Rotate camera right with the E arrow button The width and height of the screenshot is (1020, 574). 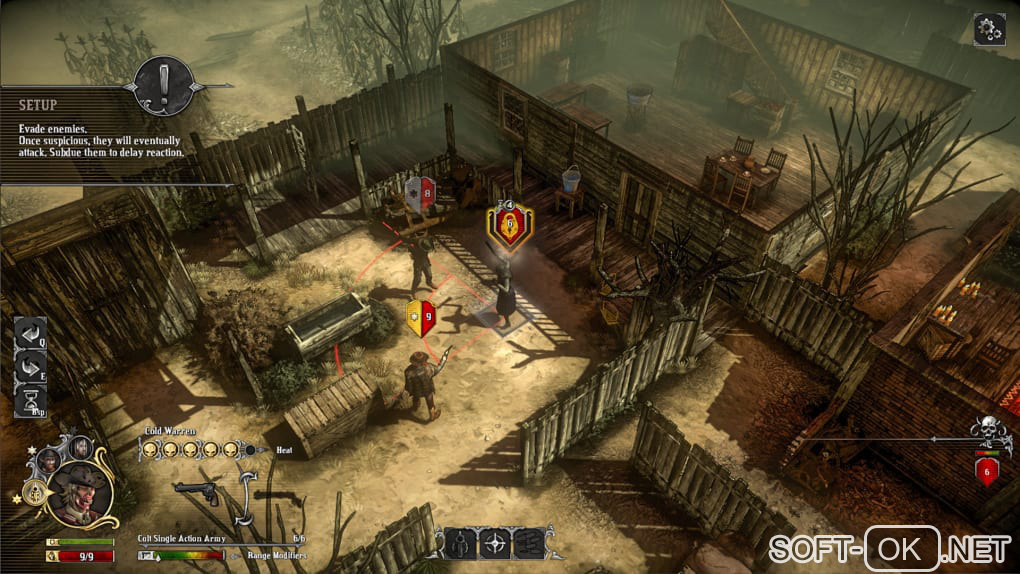pyautogui.click(x=30, y=368)
